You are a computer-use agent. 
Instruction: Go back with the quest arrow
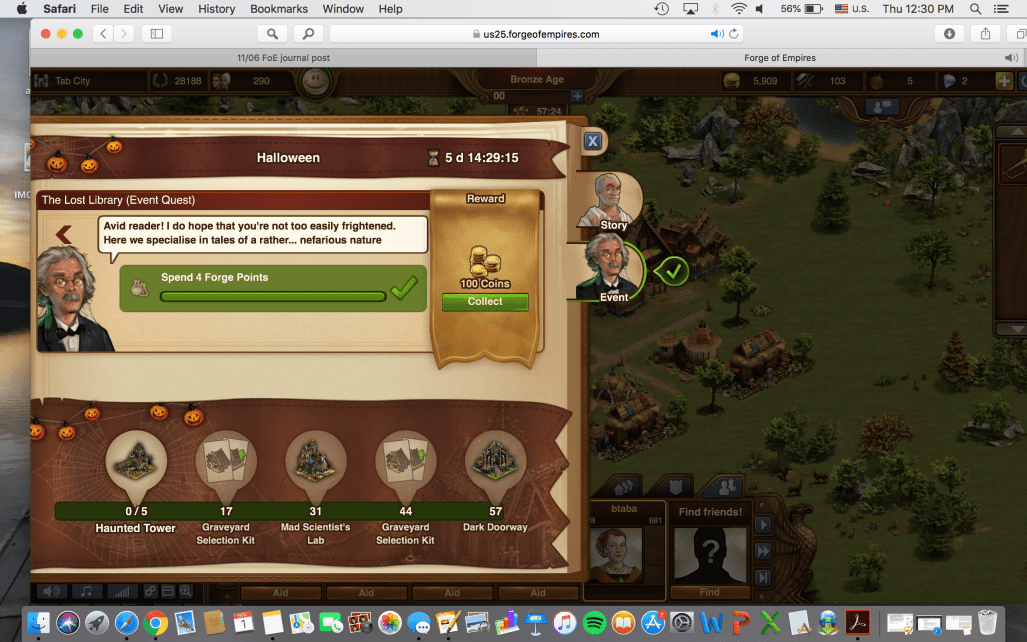coord(64,235)
